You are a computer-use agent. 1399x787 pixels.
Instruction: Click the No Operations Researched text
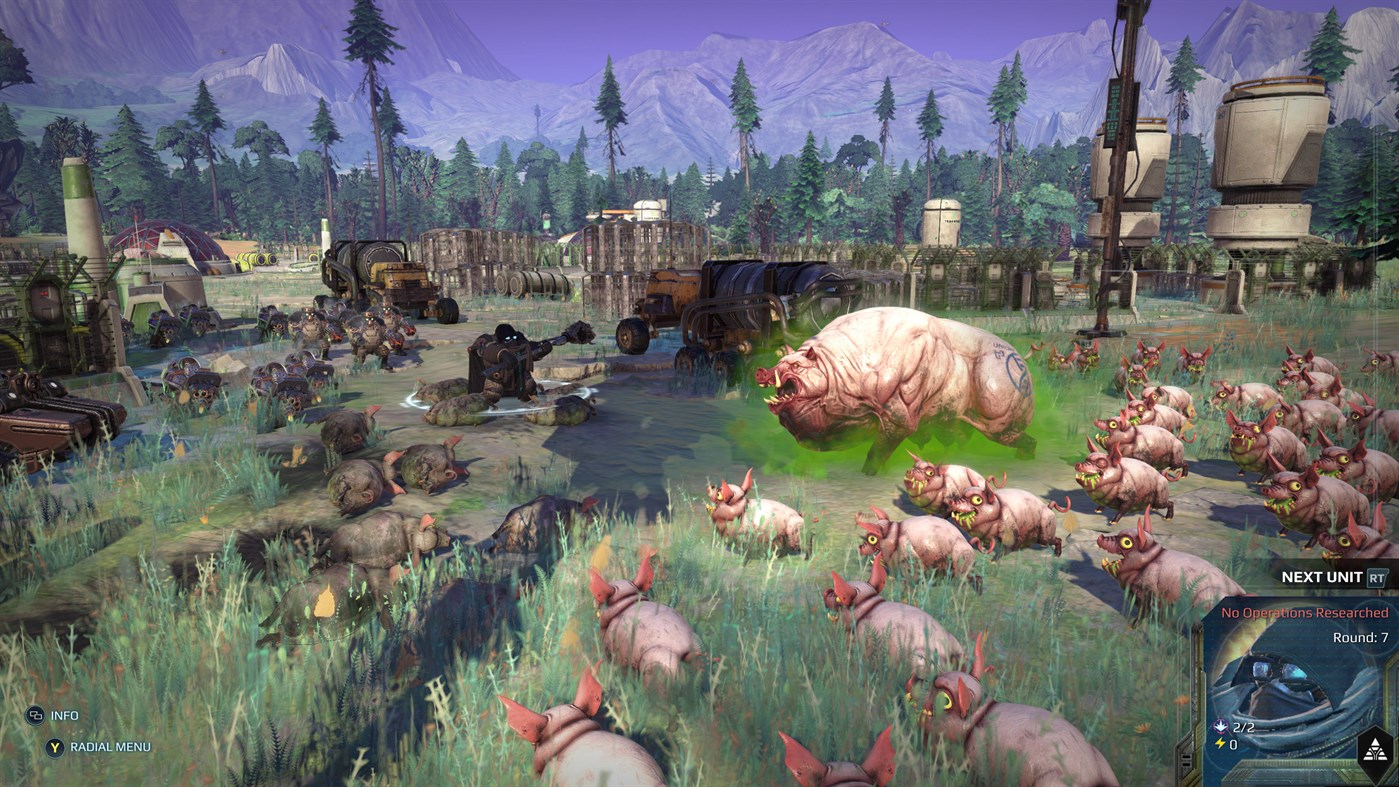click(1303, 613)
